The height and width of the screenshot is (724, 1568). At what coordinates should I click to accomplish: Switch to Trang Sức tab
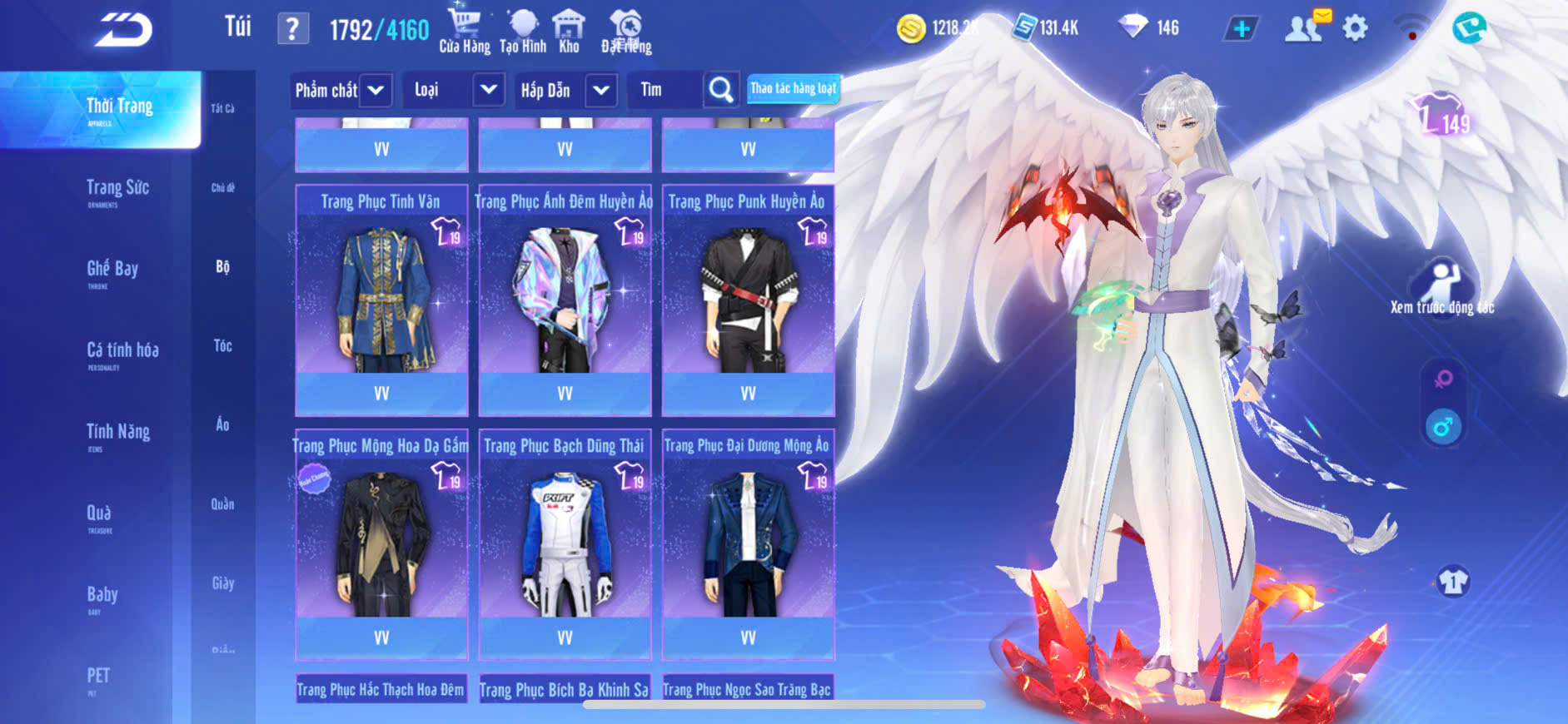pyautogui.click(x=117, y=191)
